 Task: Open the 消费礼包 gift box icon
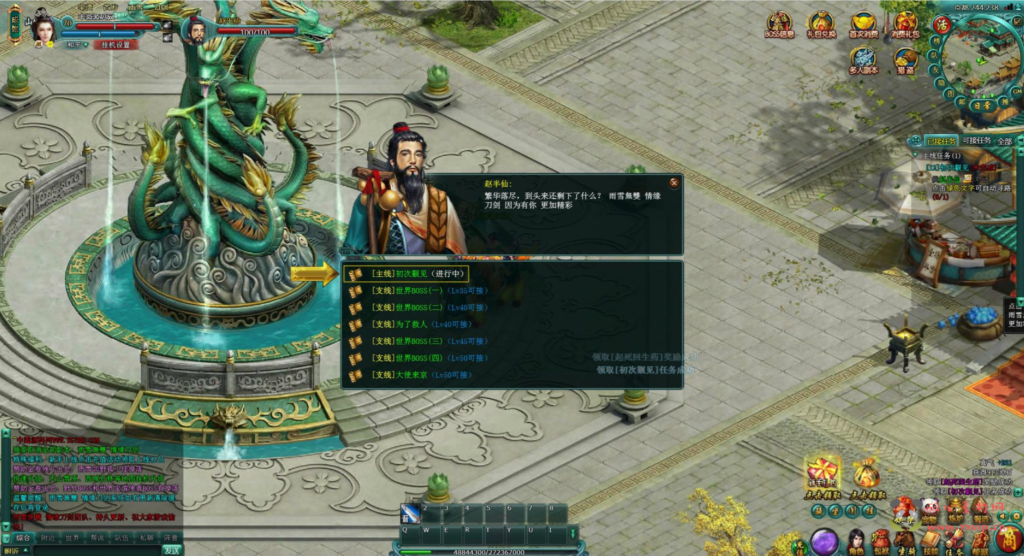click(905, 25)
